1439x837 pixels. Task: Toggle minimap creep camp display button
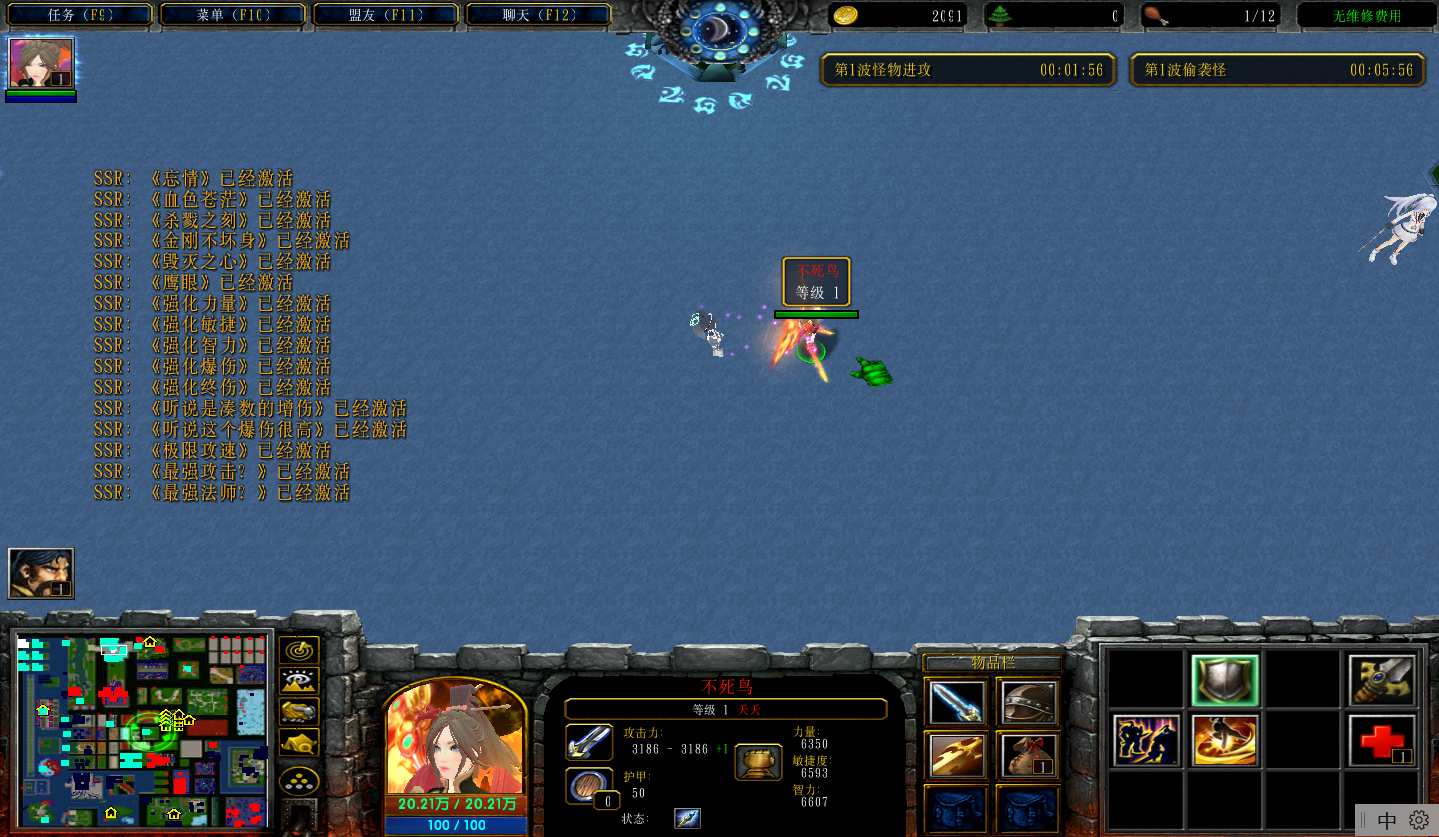(x=299, y=742)
